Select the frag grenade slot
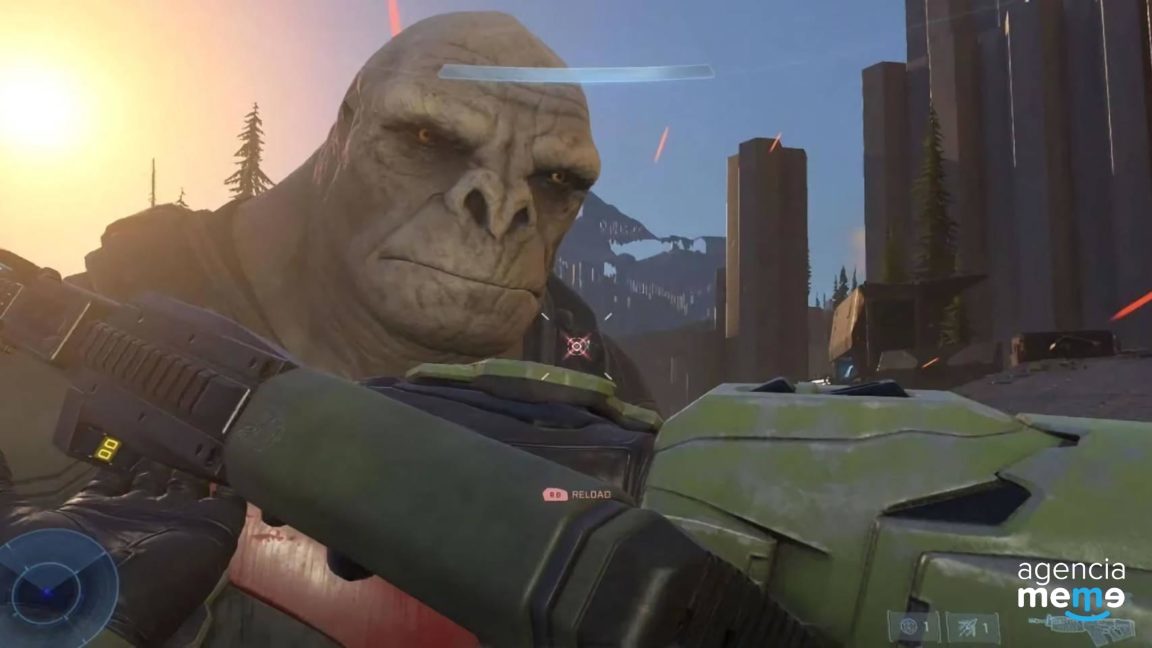Screen dimensions: 1152x648 (913, 627)
